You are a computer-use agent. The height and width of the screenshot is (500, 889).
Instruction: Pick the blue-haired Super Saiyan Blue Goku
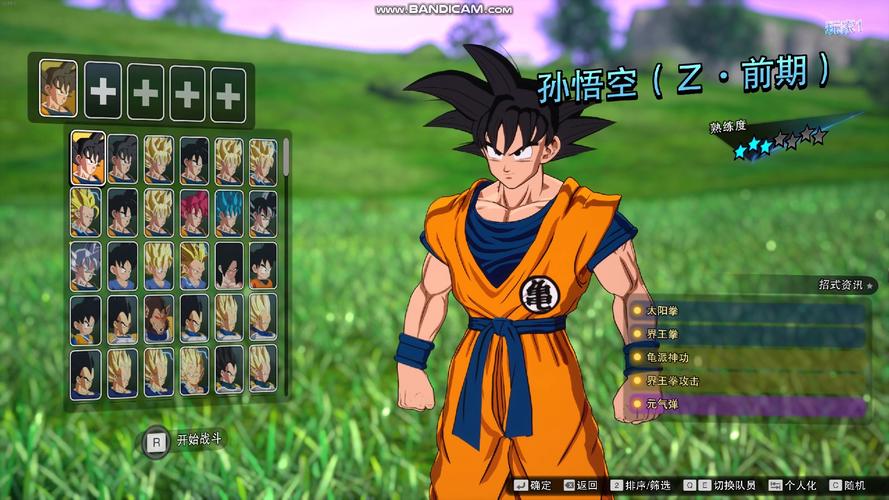[229, 212]
